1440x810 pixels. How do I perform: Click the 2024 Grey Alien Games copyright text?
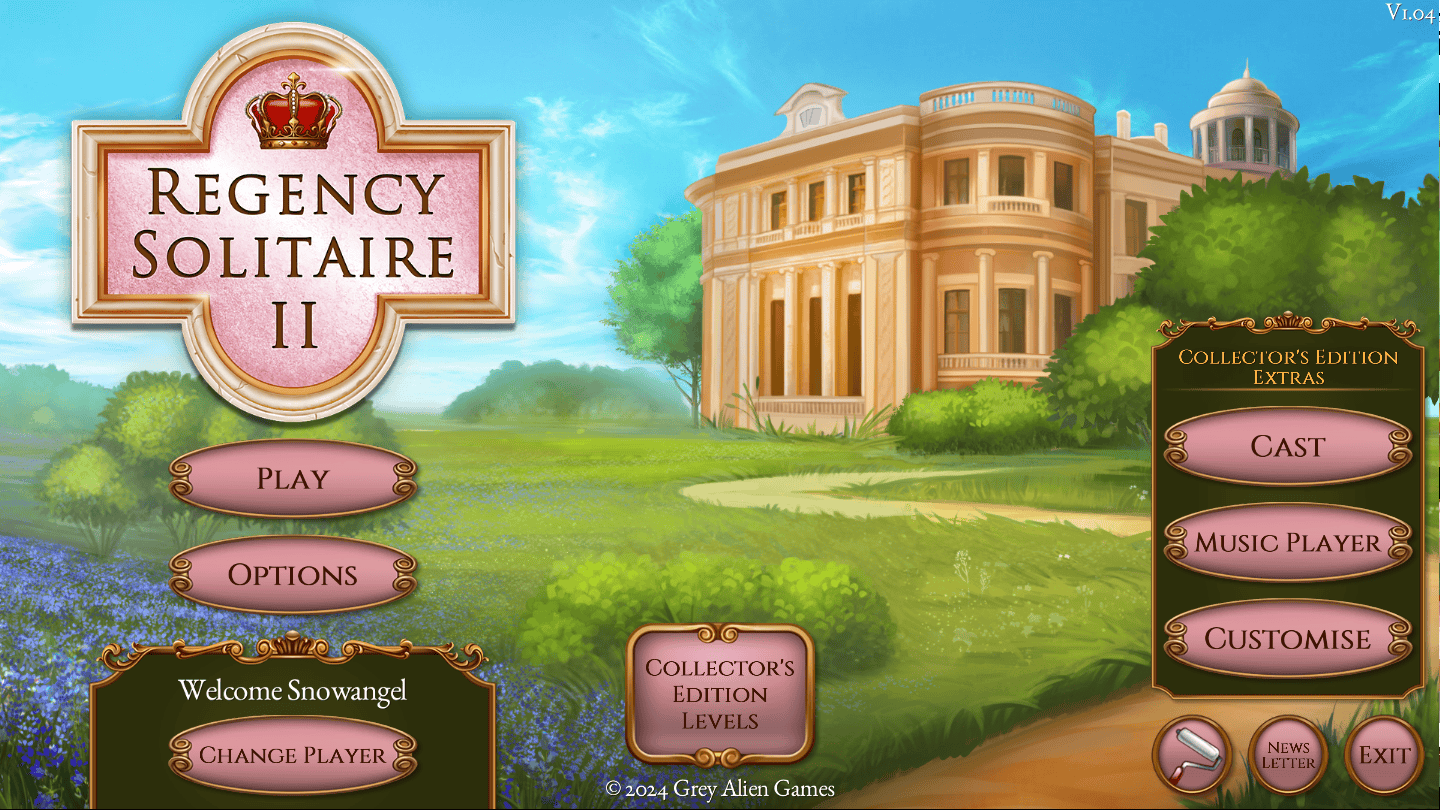[719, 789]
